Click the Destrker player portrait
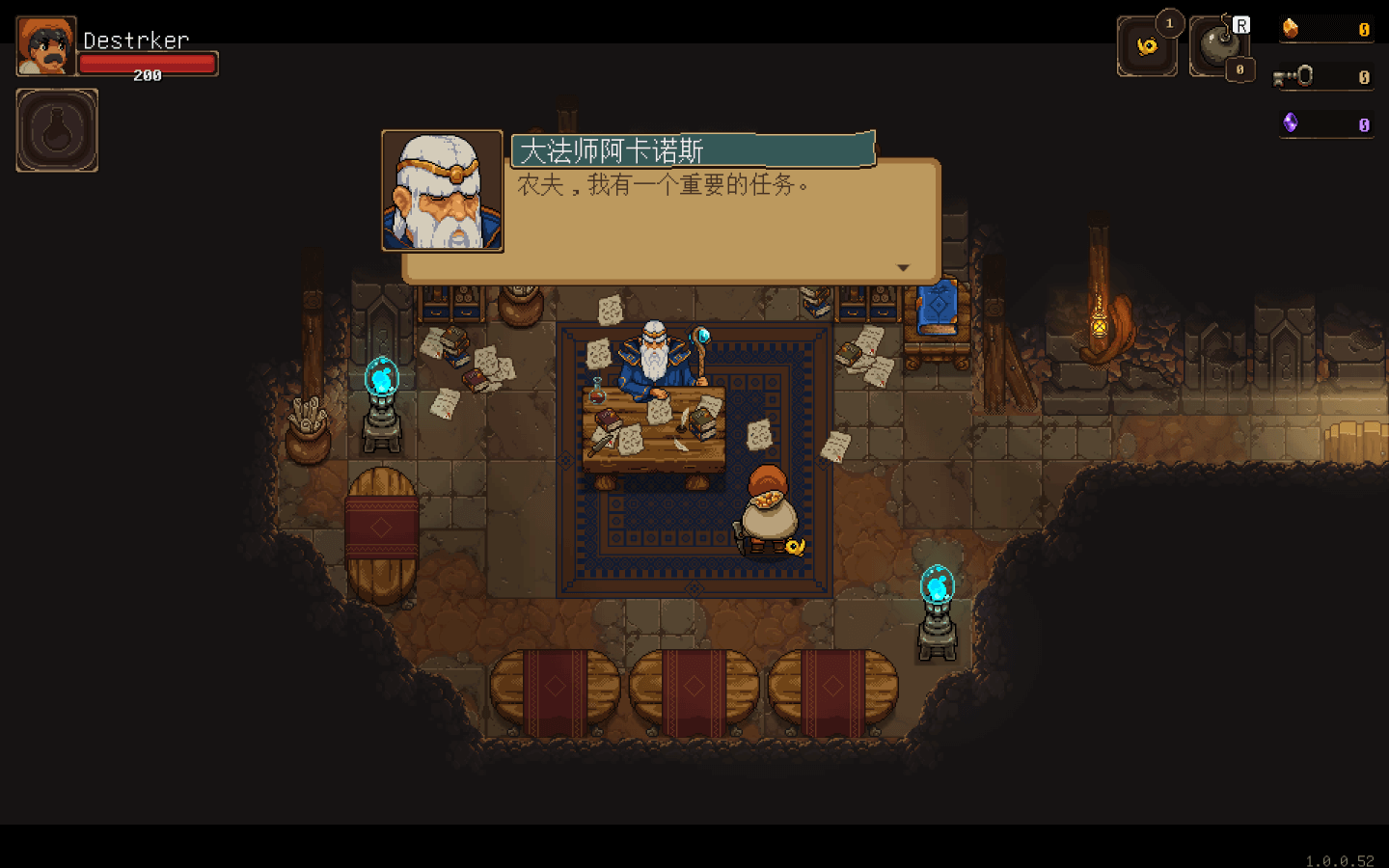Viewport: 1389px width, 868px height. 45,46
